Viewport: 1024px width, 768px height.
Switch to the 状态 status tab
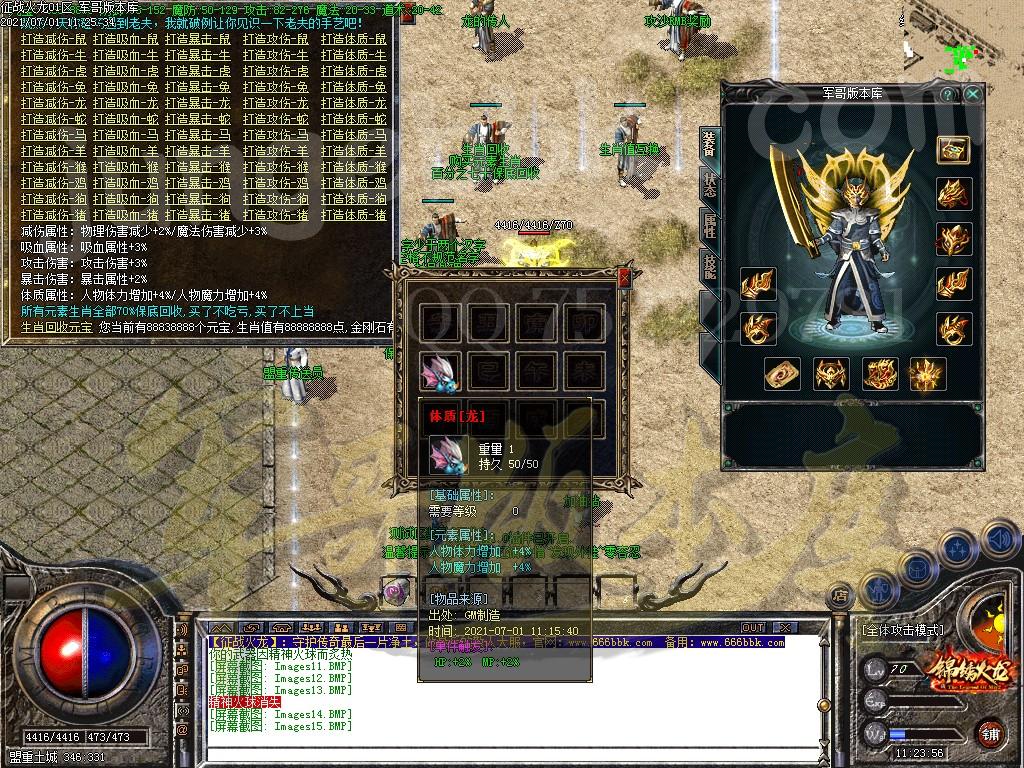[x=709, y=186]
